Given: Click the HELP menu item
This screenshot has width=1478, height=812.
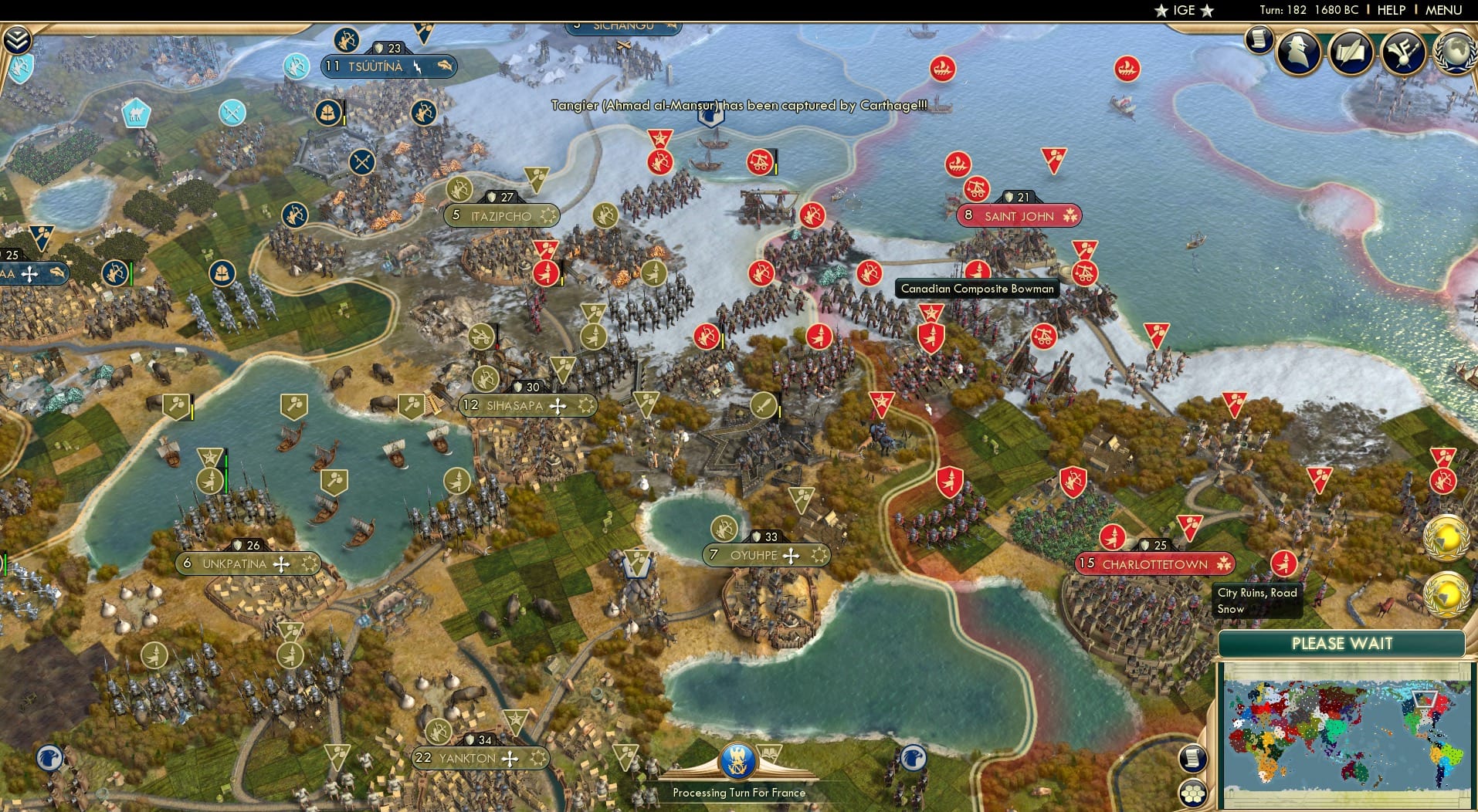Looking at the screenshot, I should 1392,10.
